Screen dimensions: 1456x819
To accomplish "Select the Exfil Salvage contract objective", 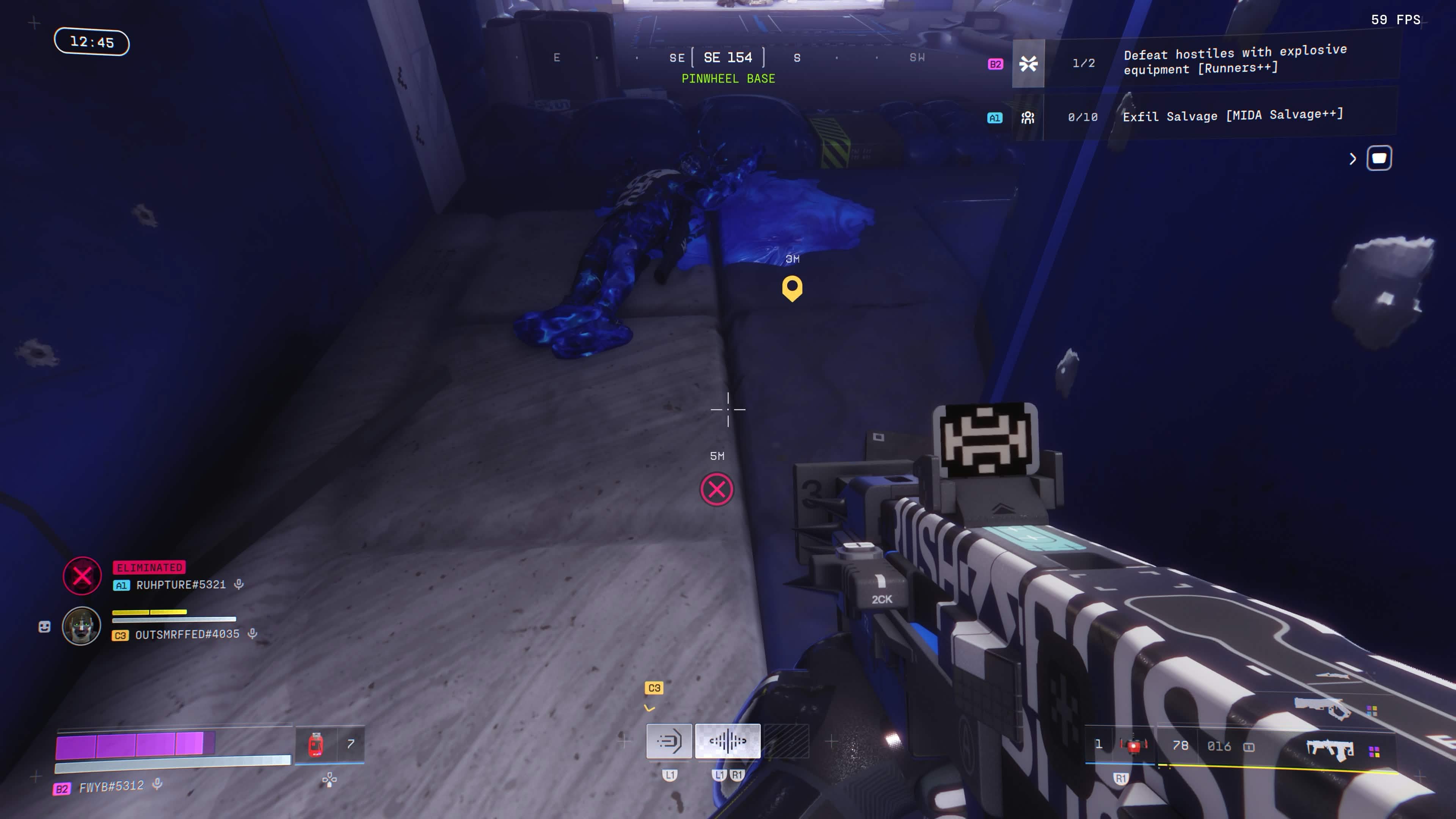I will [1232, 116].
